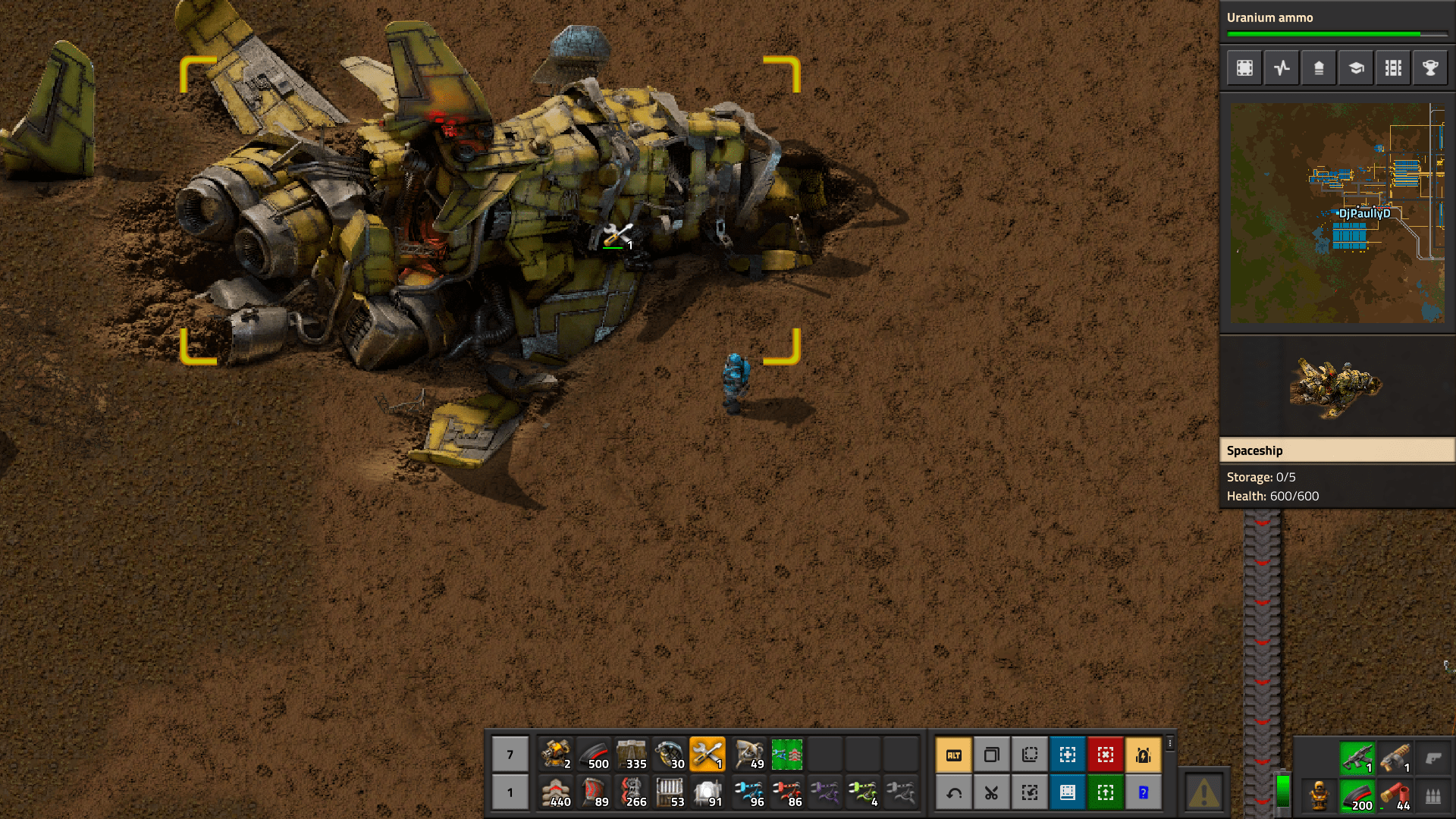Grab a deconstruction planner from the shortcut bar
Screen dimensions: 1456x819
[x=1106, y=755]
